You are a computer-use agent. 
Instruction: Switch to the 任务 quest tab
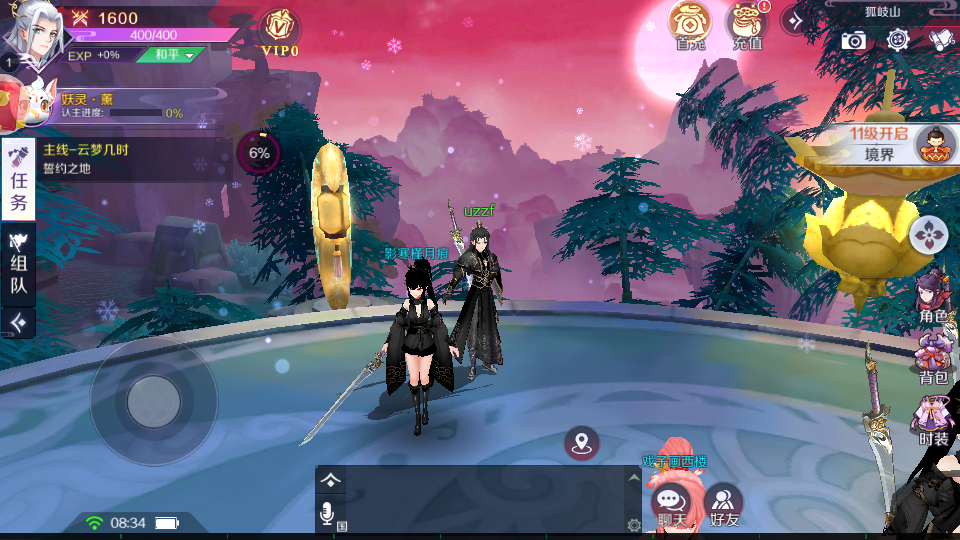(19, 180)
